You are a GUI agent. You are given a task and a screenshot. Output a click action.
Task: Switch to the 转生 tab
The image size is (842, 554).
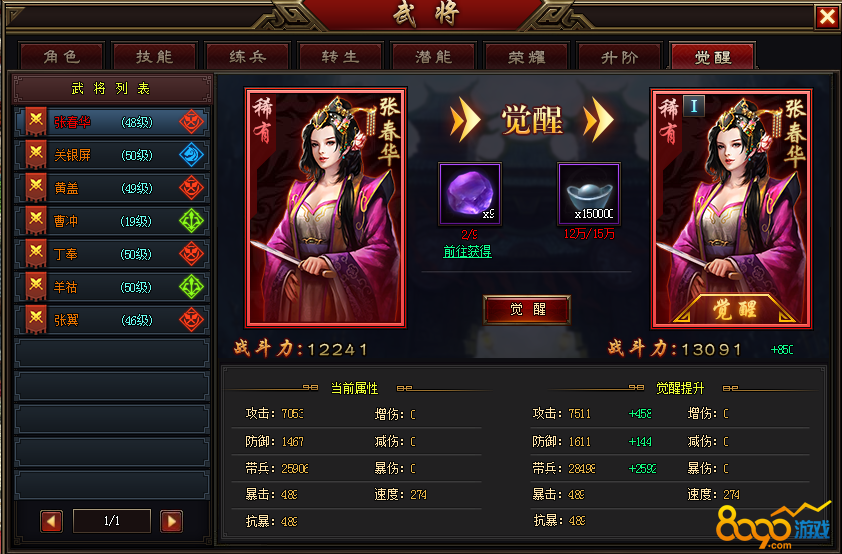(339, 57)
